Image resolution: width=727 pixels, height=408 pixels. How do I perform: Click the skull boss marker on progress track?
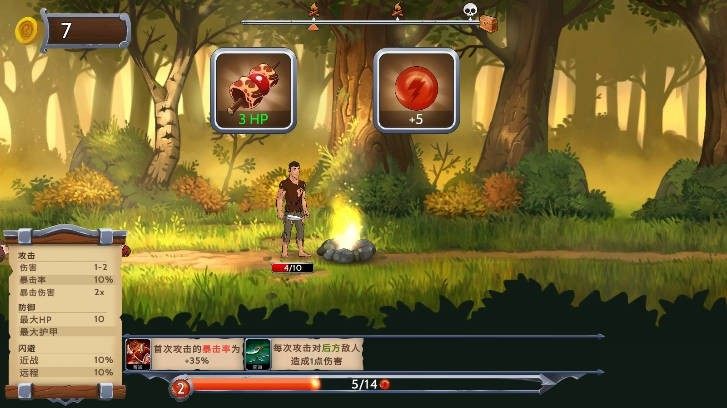pyautogui.click(x=470, y=11)
